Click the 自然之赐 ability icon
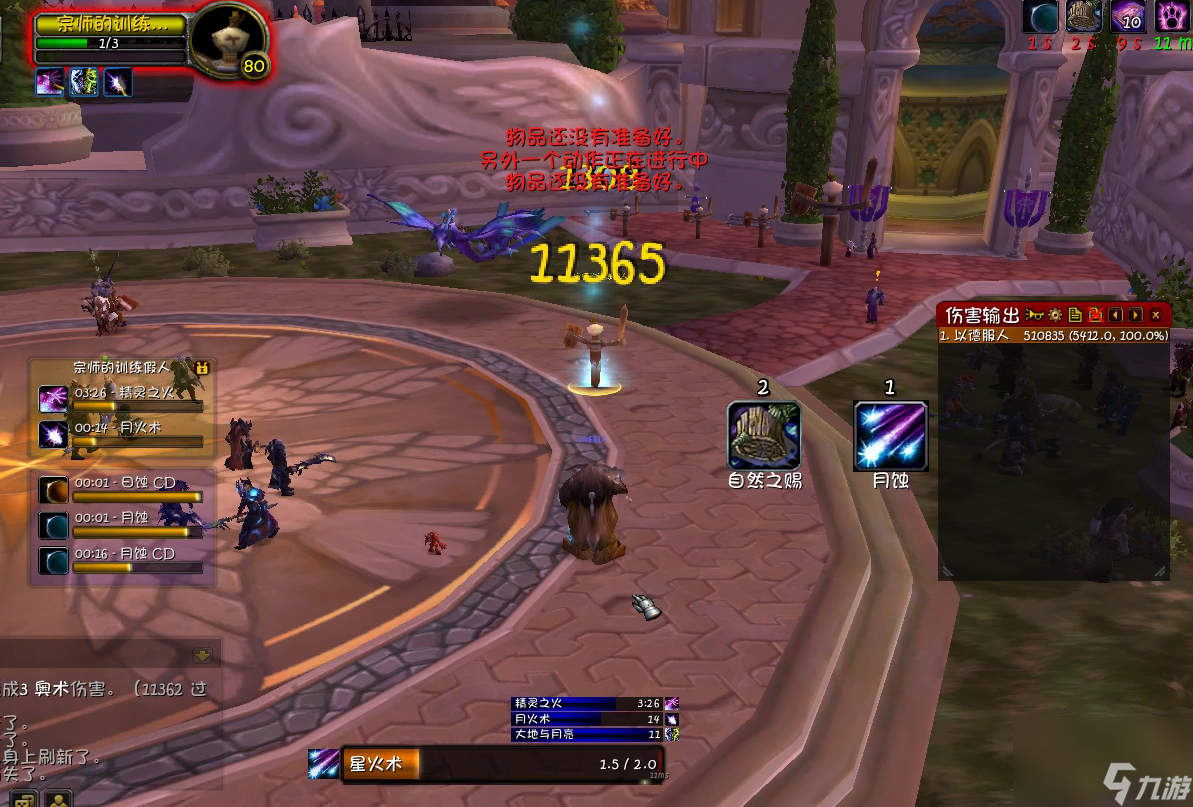The image size is (1193, 807). click(x=764, y=437)
